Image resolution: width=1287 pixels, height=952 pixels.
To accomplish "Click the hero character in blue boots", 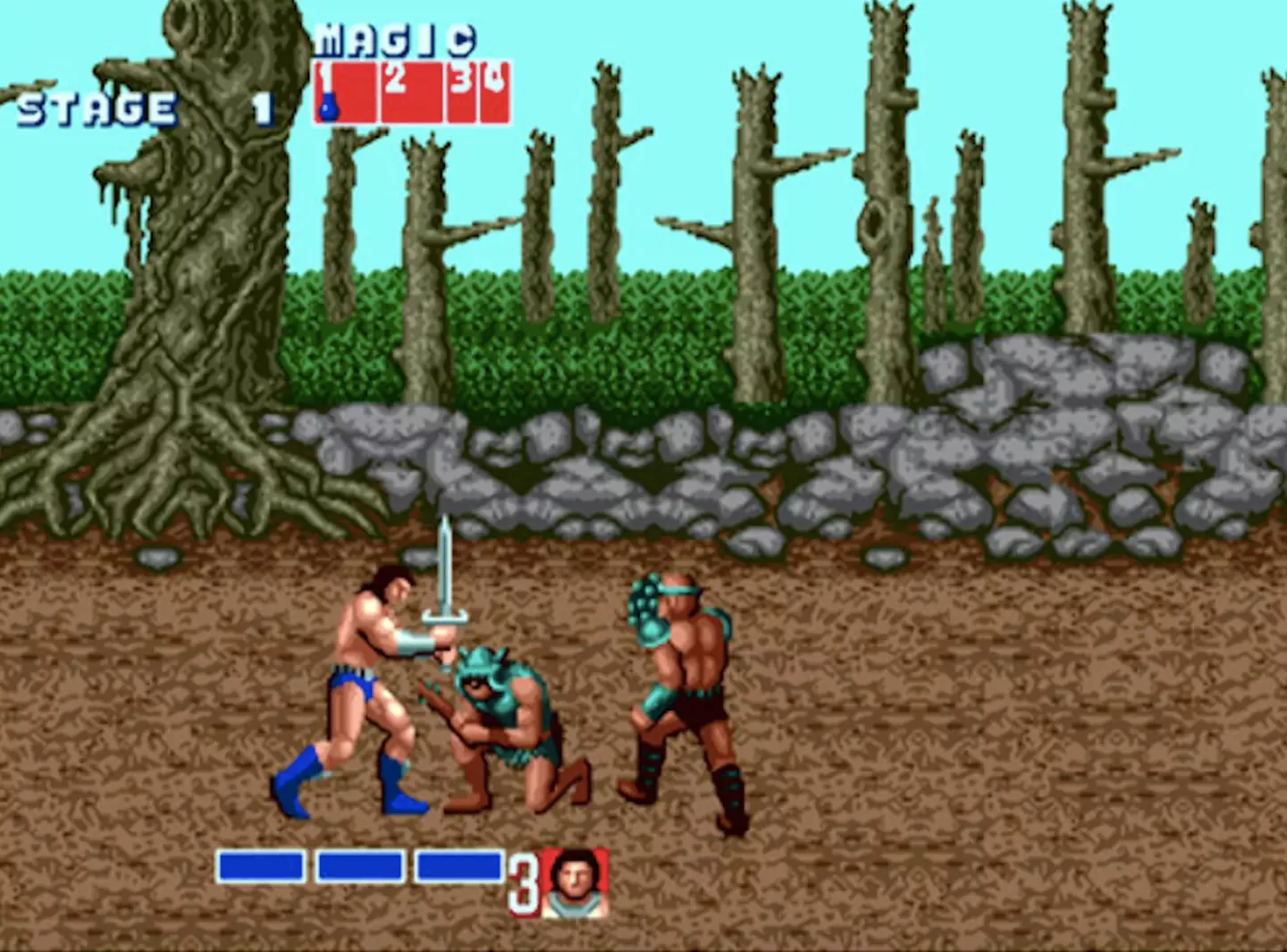I will 366,679.
